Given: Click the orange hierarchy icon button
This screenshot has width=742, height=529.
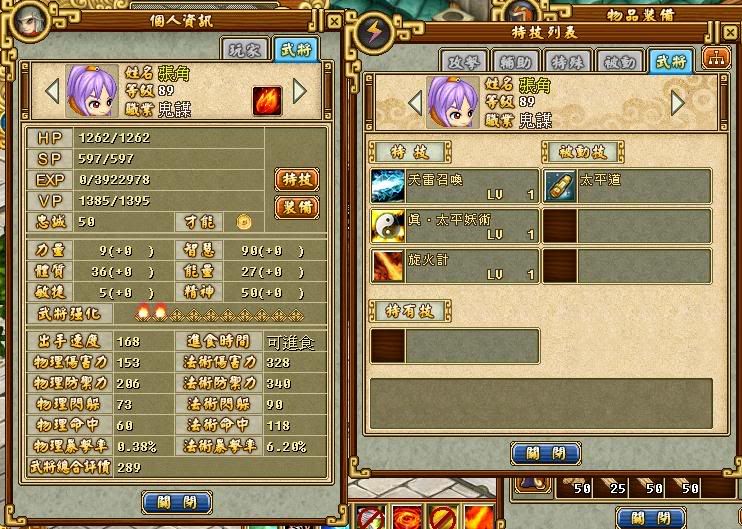Looking at the screenshot, I should tap(715, 58).
